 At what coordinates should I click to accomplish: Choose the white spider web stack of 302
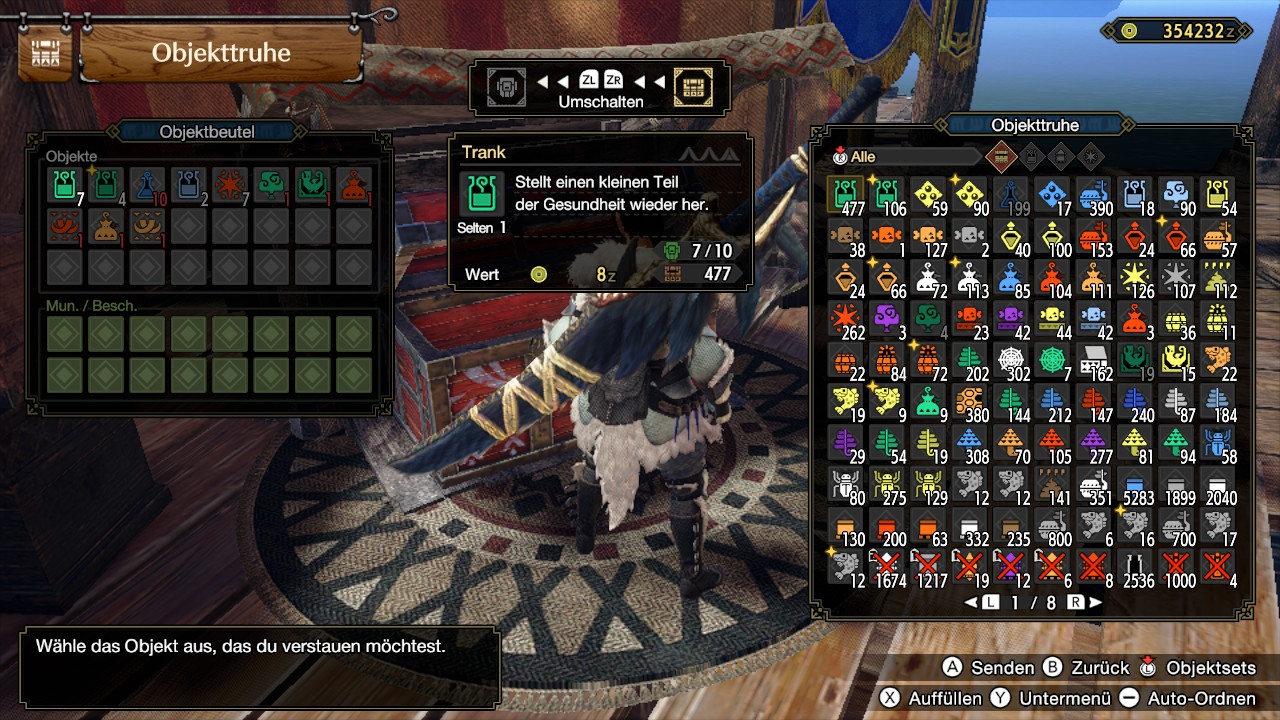(x=1012, y=361)
